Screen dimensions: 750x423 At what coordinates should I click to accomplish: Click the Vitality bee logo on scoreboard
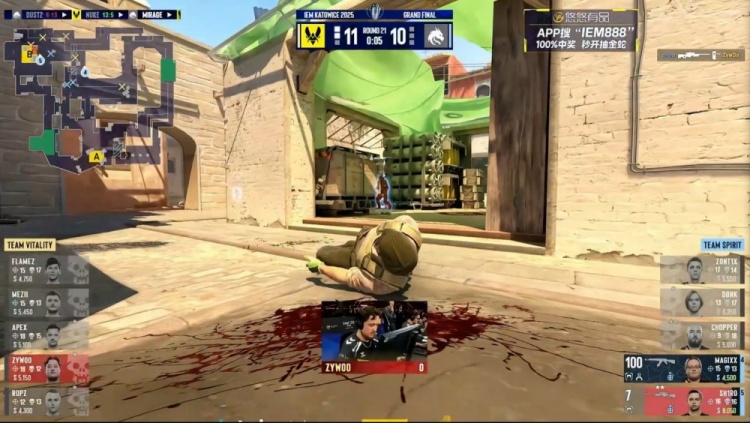point(311,37)
